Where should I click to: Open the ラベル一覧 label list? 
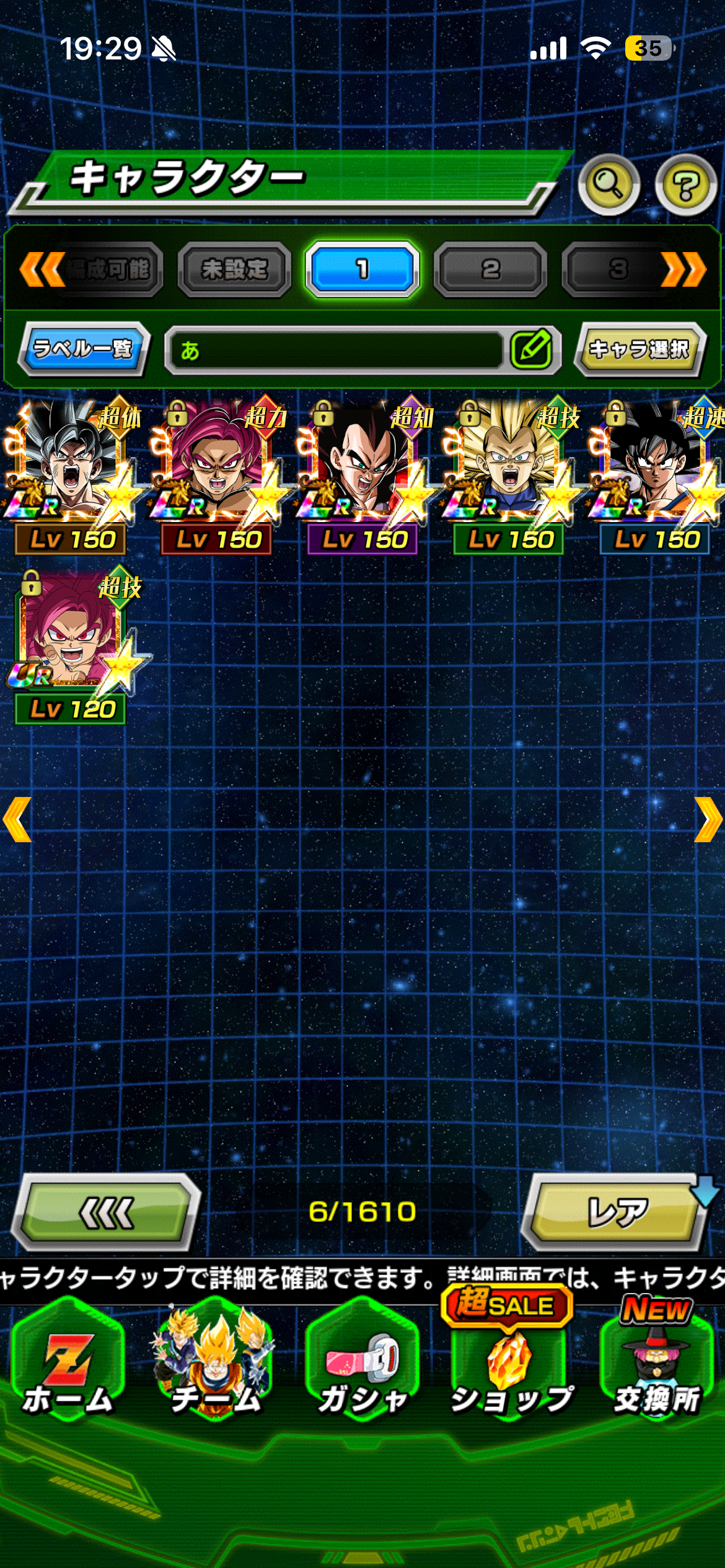pyautogui.click(x=83, y=349)
